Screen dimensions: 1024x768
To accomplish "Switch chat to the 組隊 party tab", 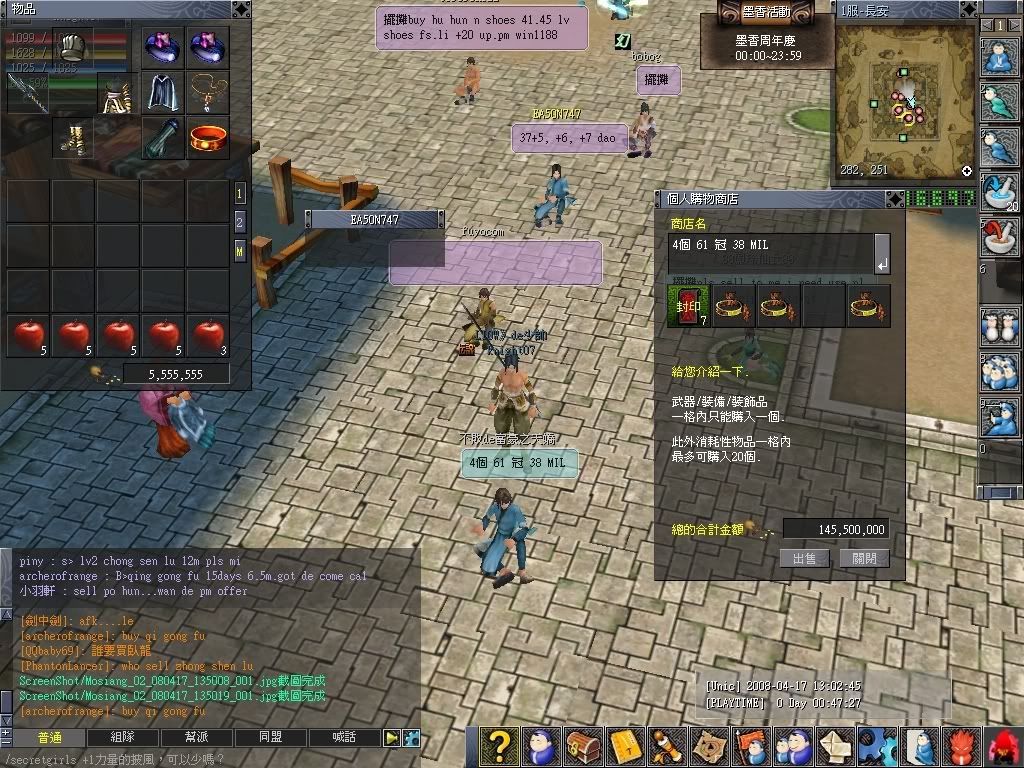I will (122, 737).
